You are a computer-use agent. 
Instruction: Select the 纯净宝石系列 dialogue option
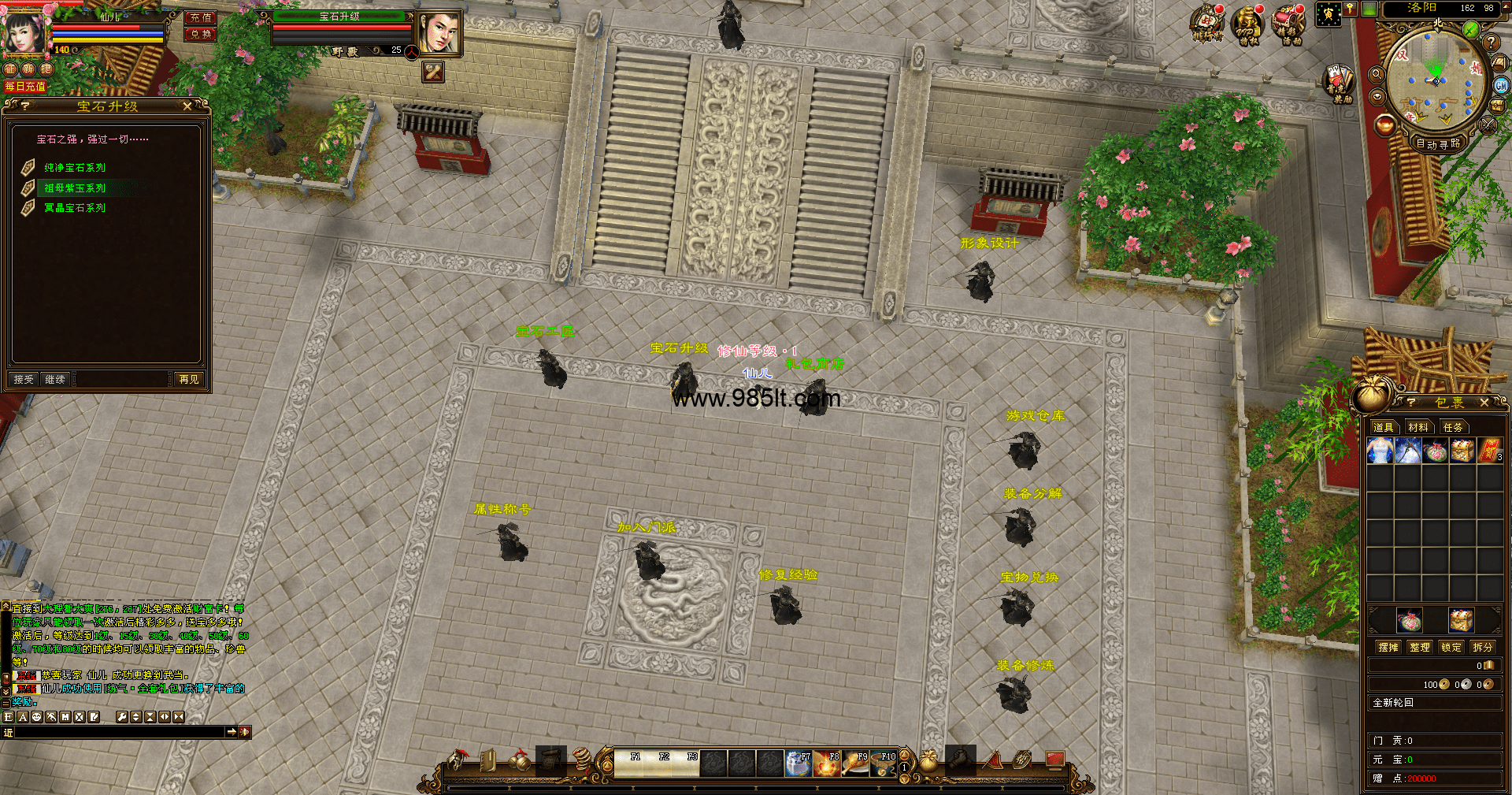tap(75, 168)
